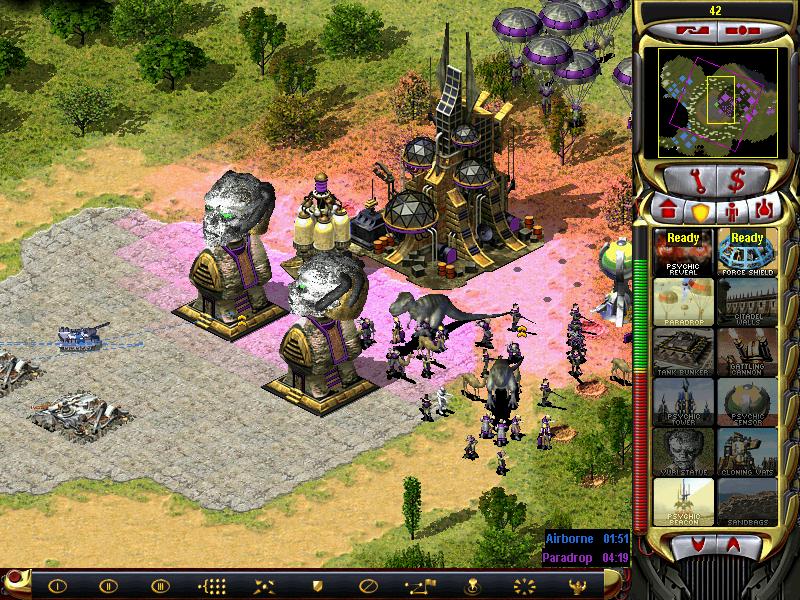This screenshot has height=600, width=800.
Task: Activate the Sell dollar button
Action: pyautogui.click(x=738, y=180)
